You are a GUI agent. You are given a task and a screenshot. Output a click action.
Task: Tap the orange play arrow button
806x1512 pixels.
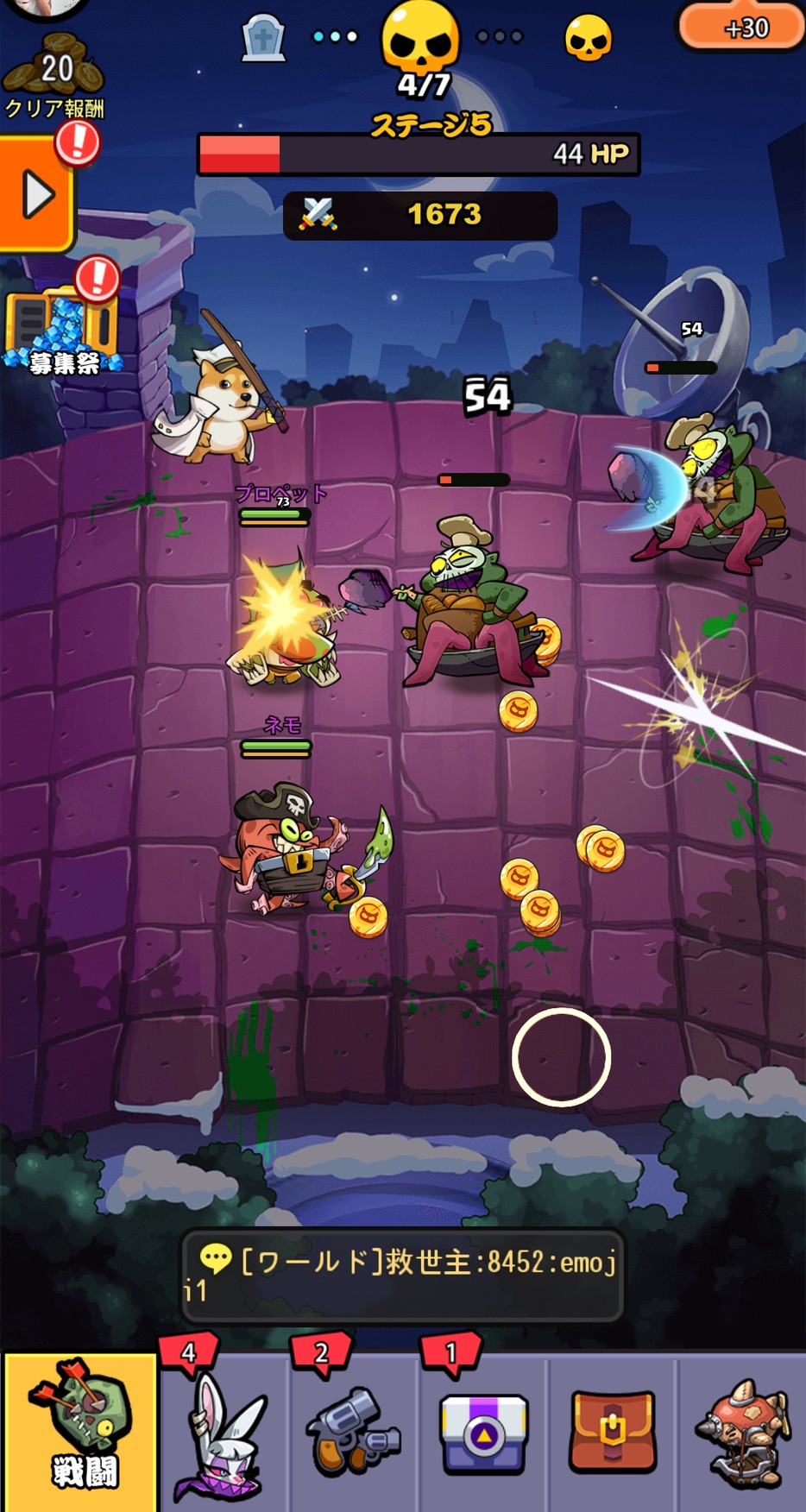coord(36,195)
